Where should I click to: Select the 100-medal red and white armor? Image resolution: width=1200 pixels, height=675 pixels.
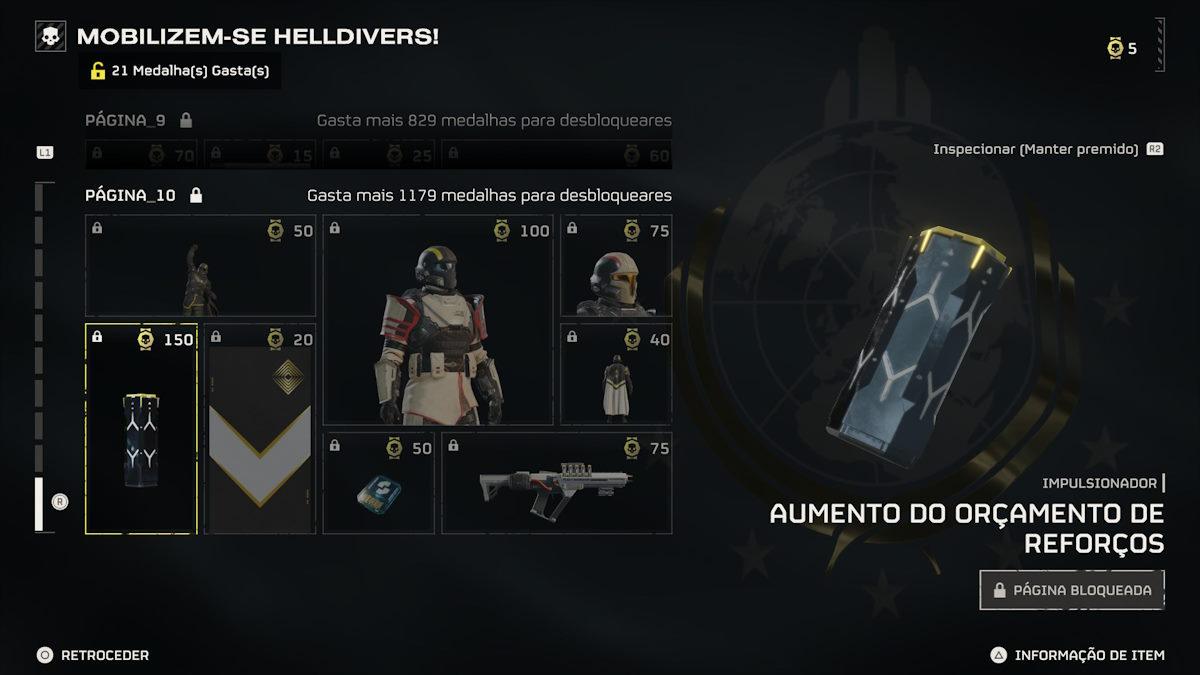pyautogui.click(x=437, y=320)
